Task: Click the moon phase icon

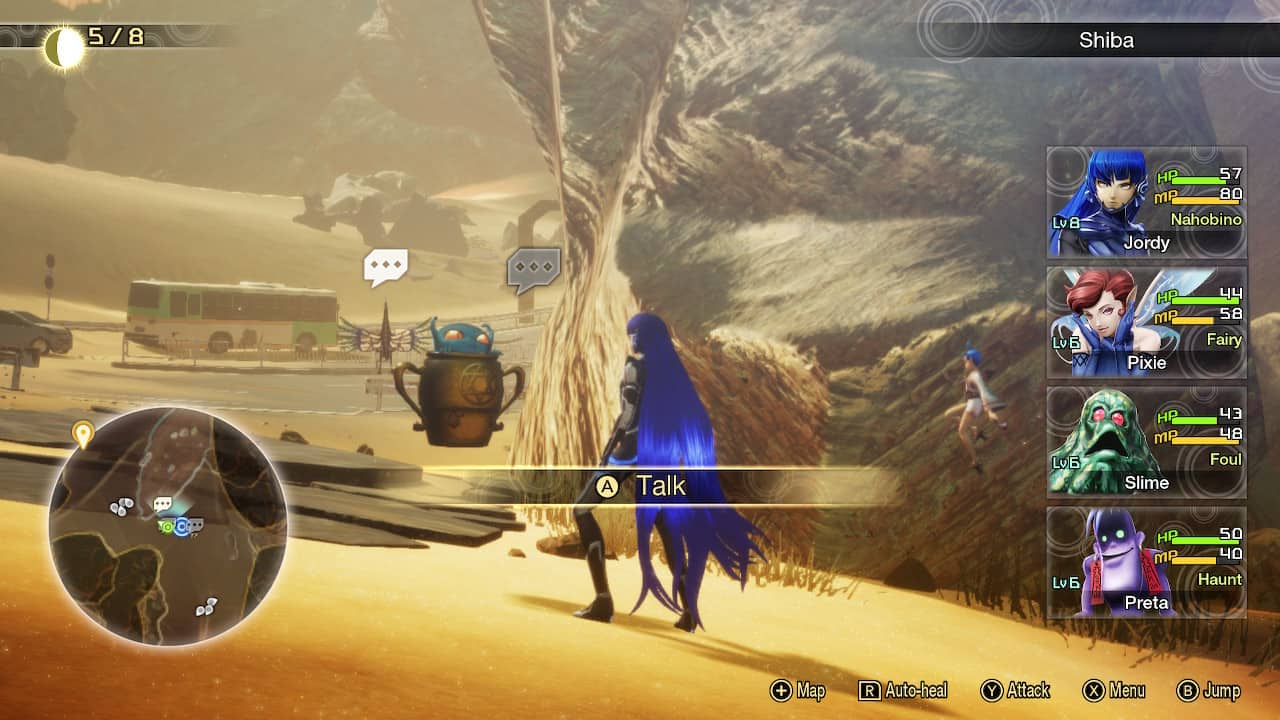Action: (x=65, y=48)
